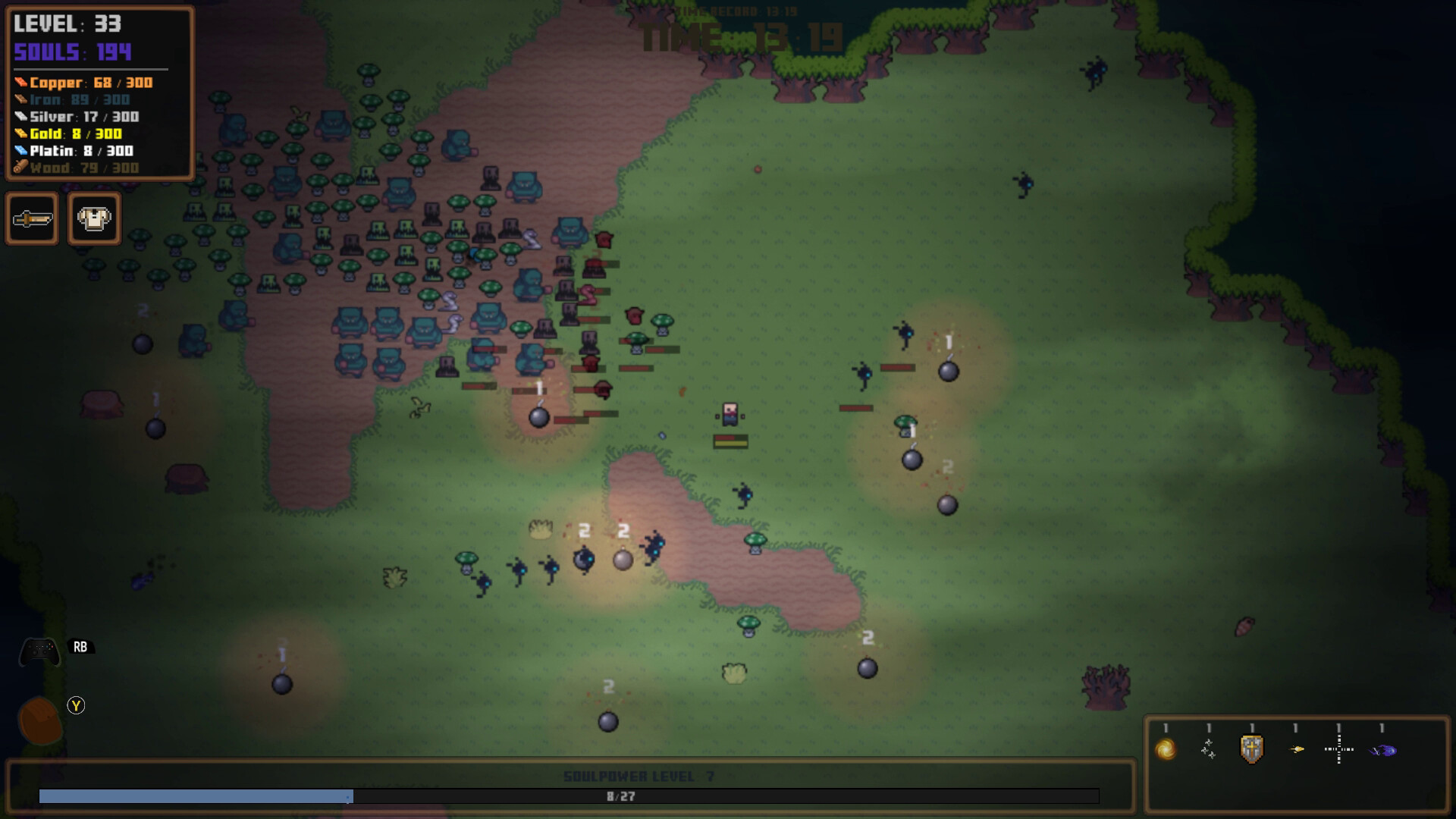This screenshot has width=1456, height=819.
Task: Click the shield with cross ability icon
Action: [1251, 750]
